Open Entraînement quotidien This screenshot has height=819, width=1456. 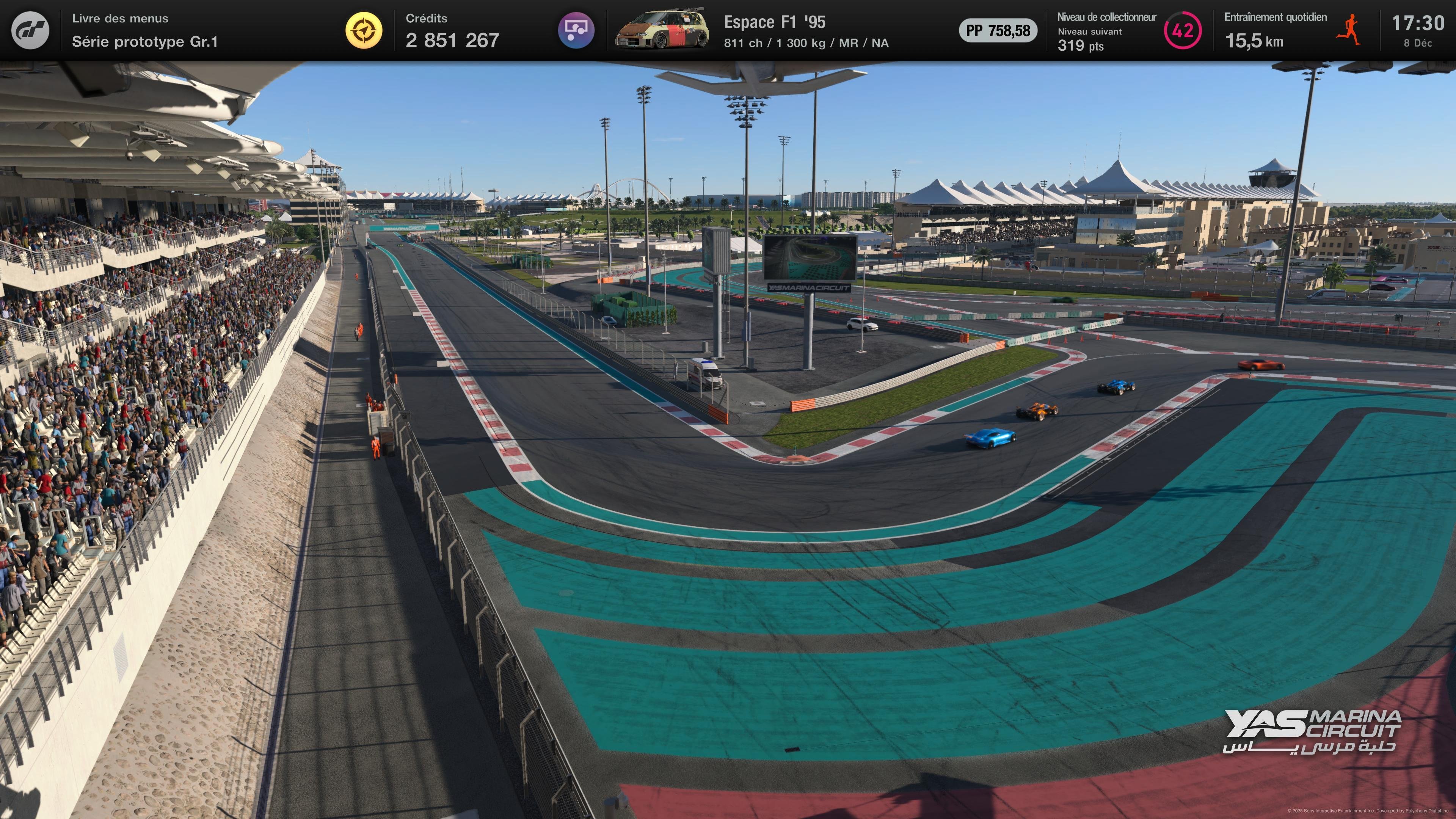tap(1276, 17)
